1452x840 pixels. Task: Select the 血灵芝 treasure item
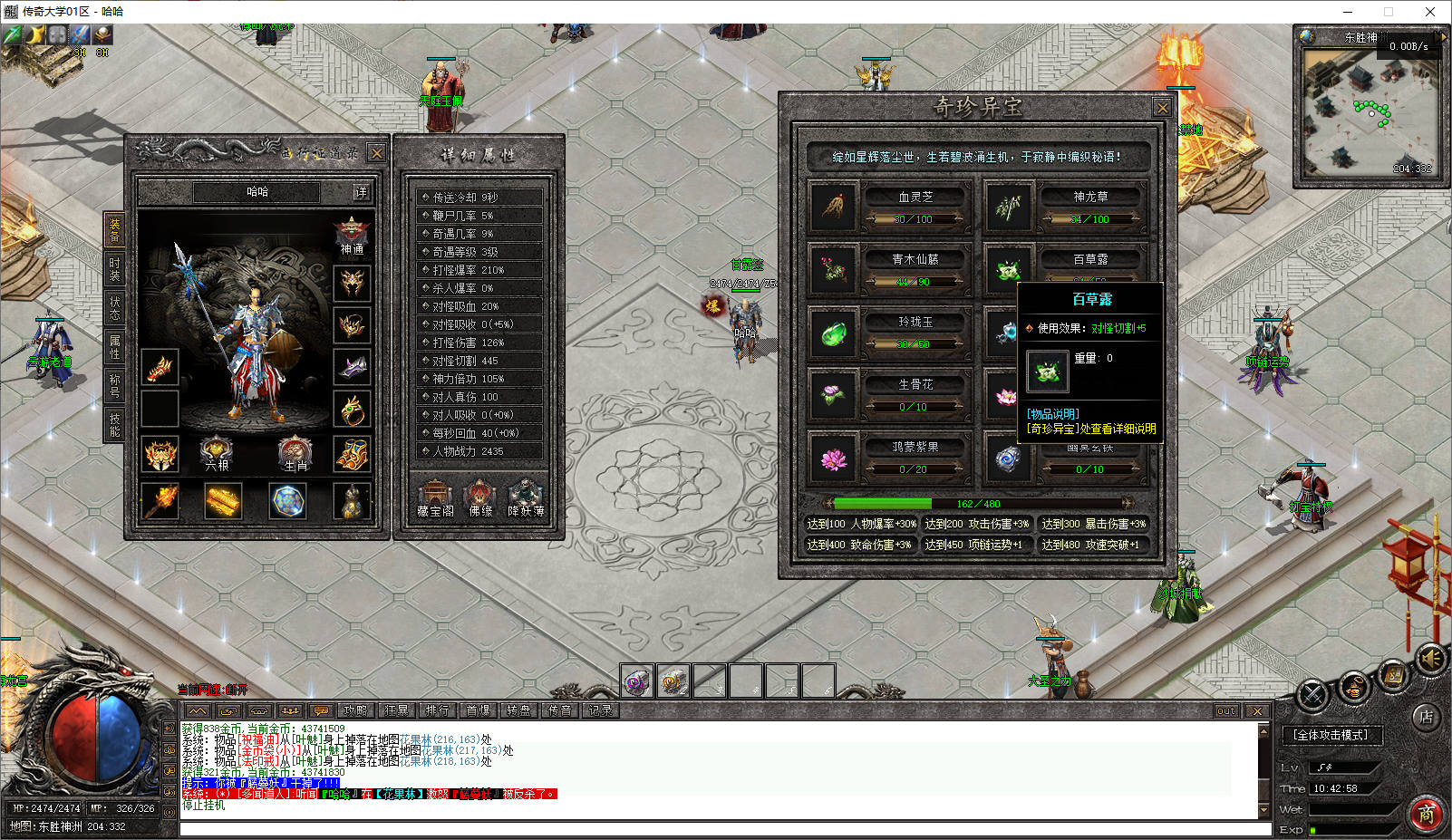pos(833,207)
